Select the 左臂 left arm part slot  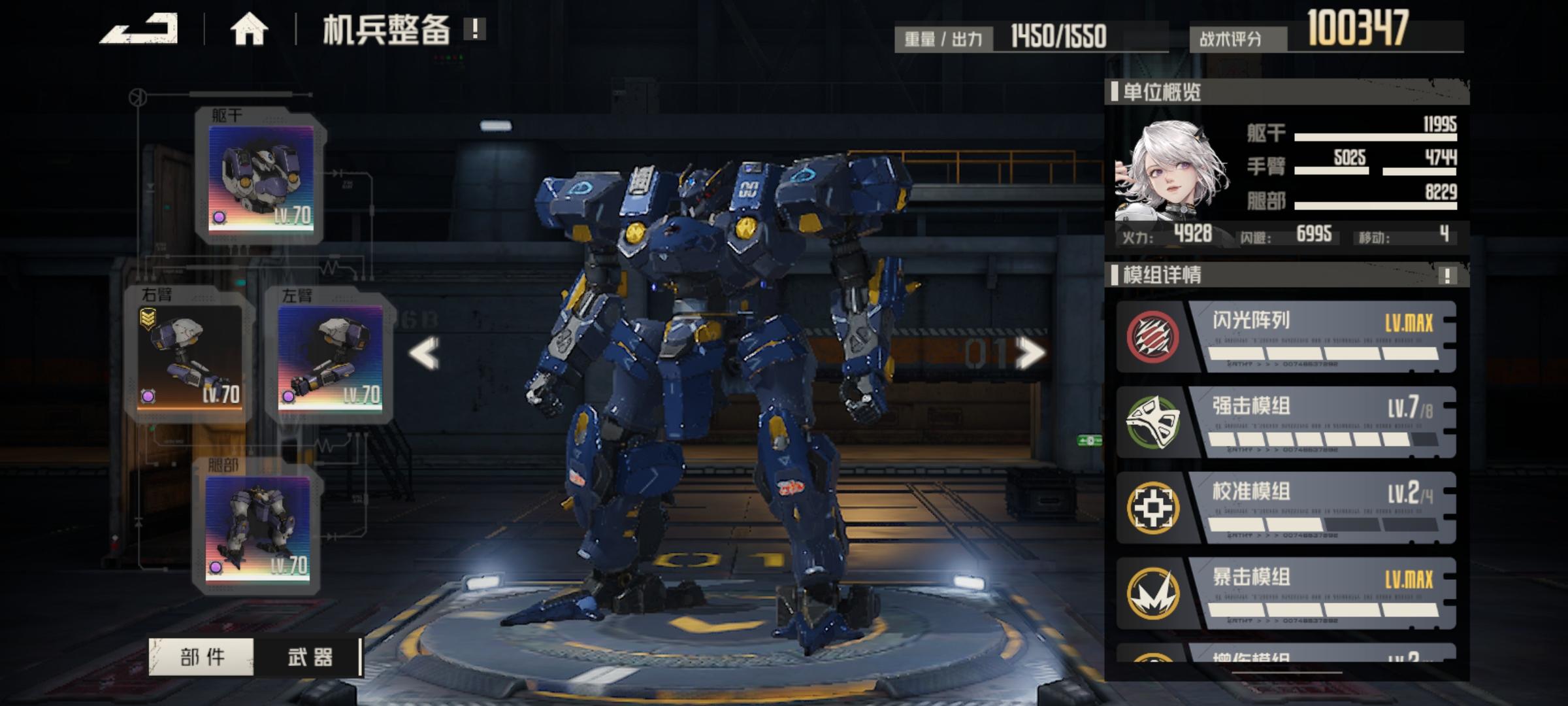point(330,356)
